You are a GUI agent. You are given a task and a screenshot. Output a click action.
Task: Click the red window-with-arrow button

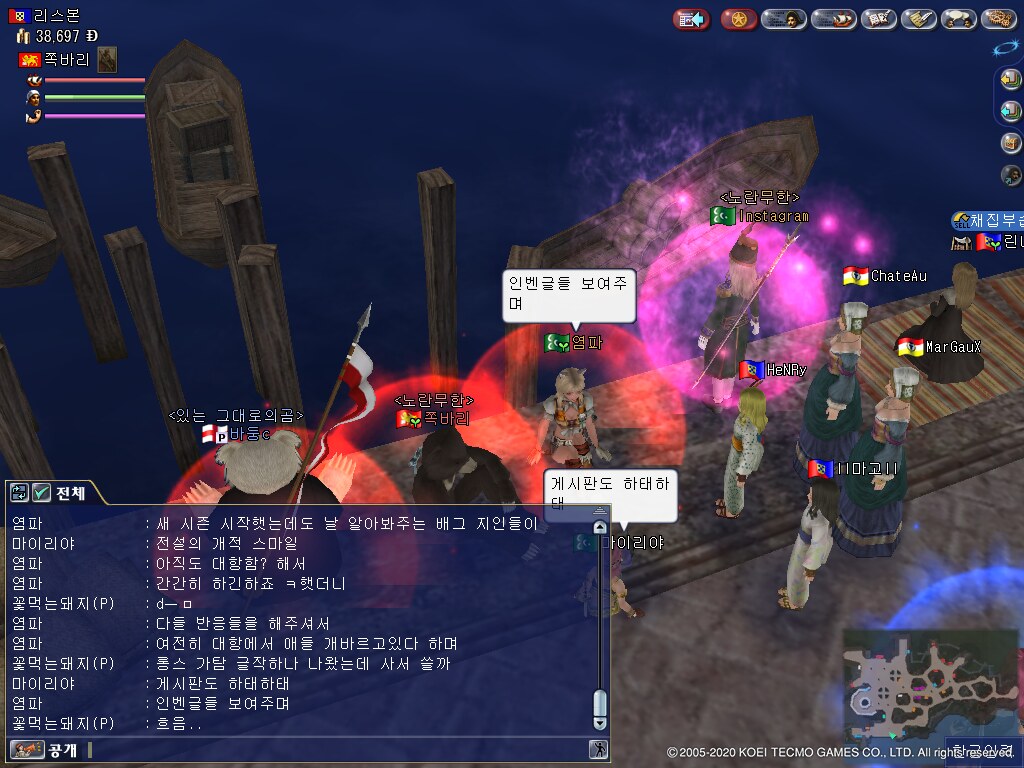pyautogui.click(x=691, y=19)
